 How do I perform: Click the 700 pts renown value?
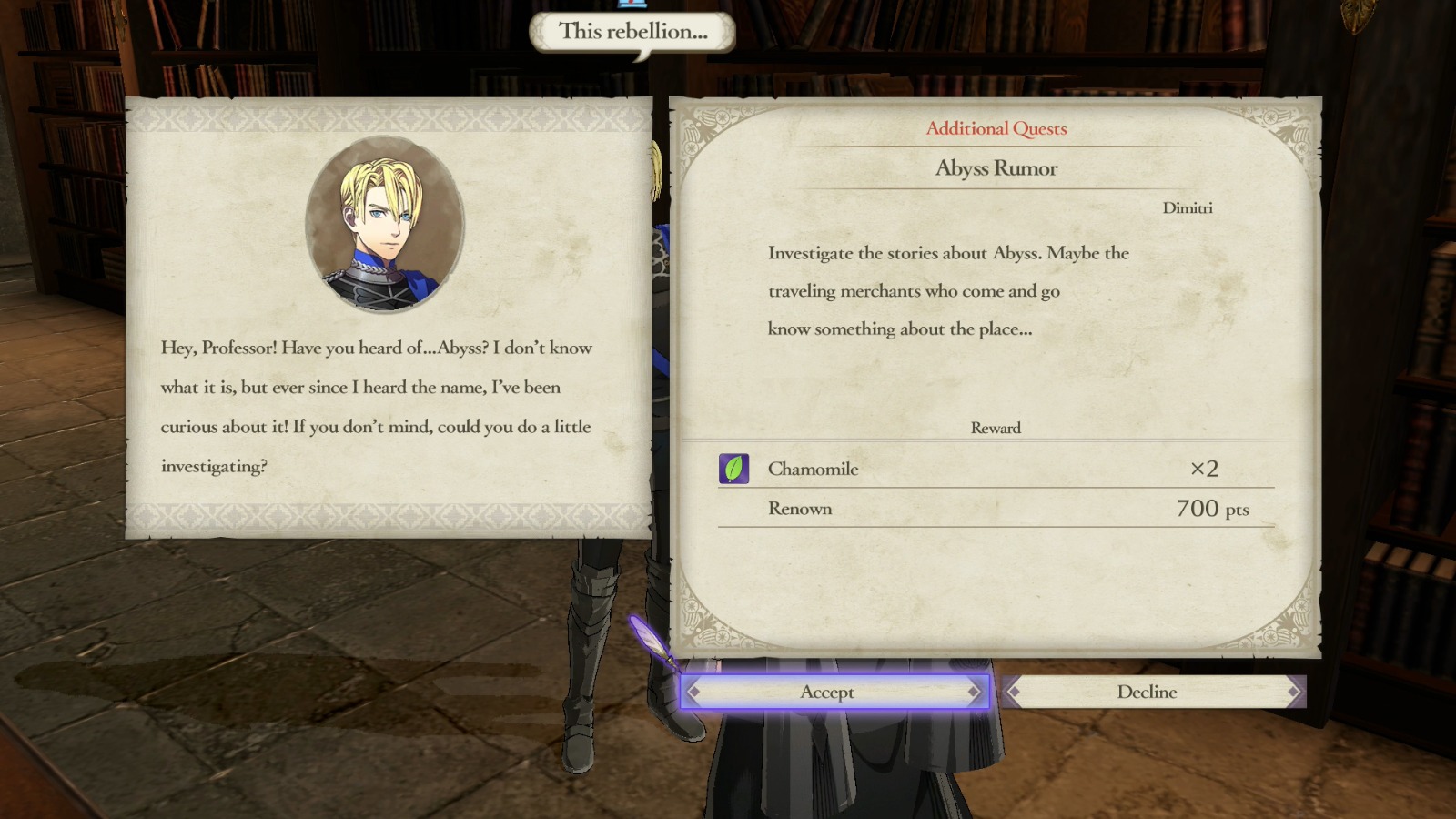click(1211, 509)
